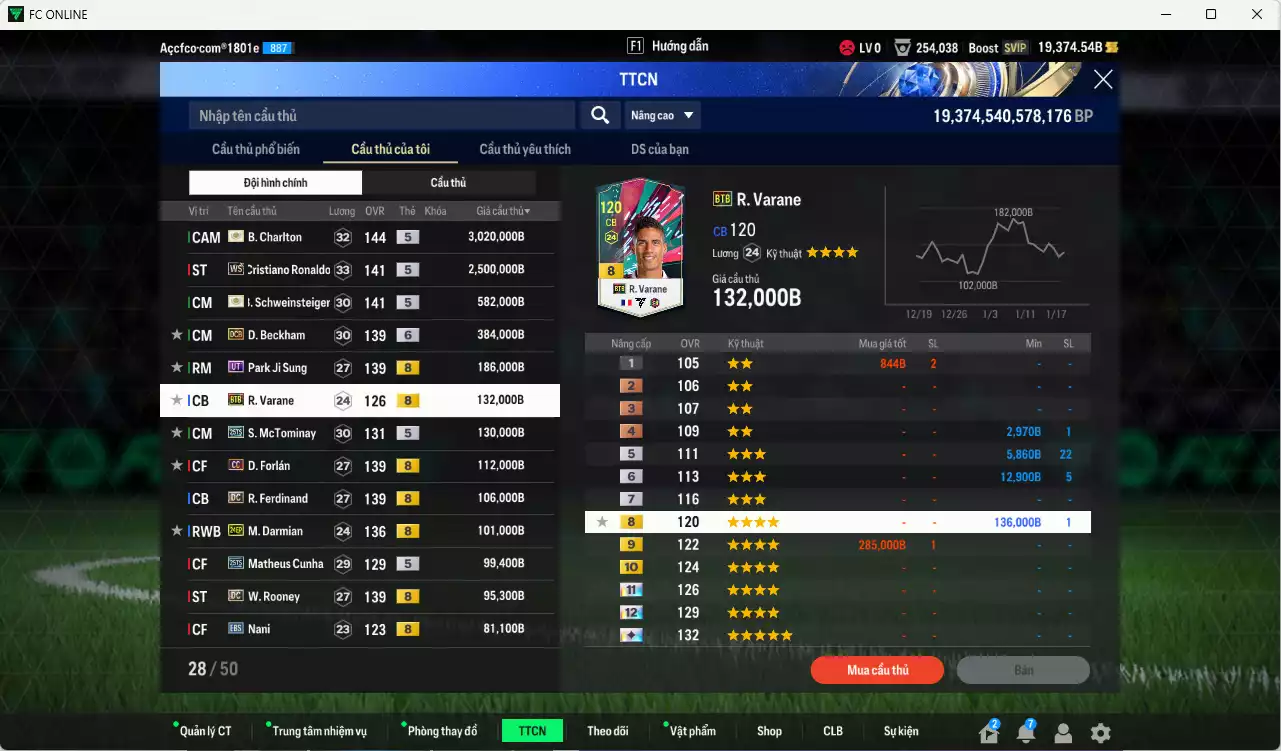Open the notification bell with badge 7
This screenshot has width=1281, height=751.
pos(1024,733)
